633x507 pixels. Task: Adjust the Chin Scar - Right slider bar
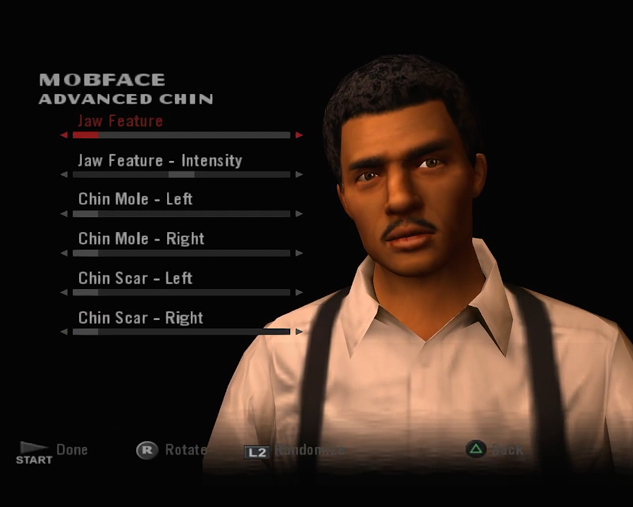pyautogui.click(x=181, y=332)
